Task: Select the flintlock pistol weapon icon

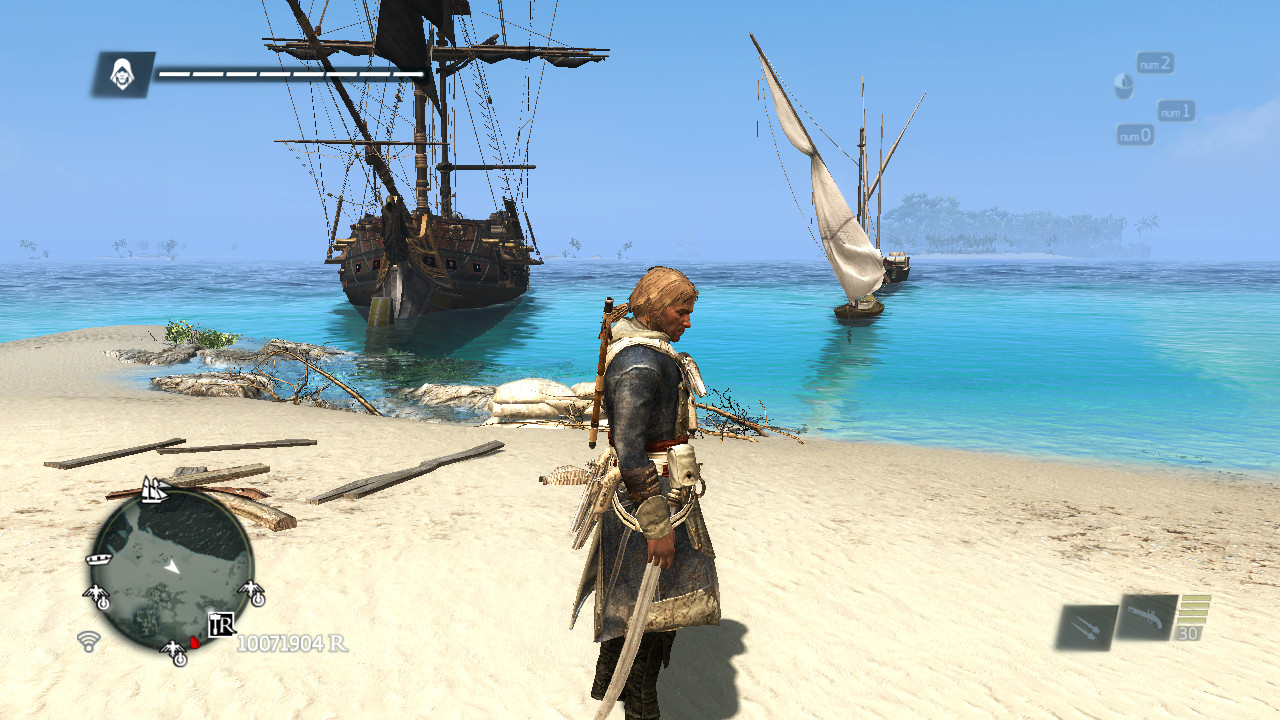Action: 1146,616
